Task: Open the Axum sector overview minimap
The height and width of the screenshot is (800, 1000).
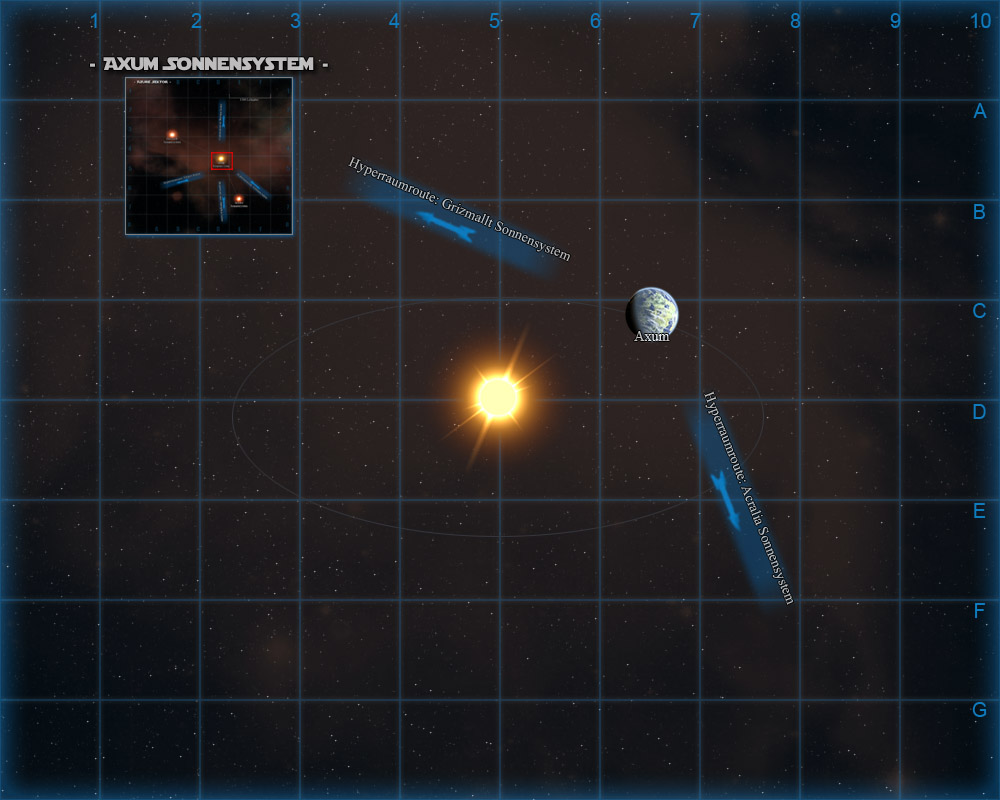Action: (208, 156)
